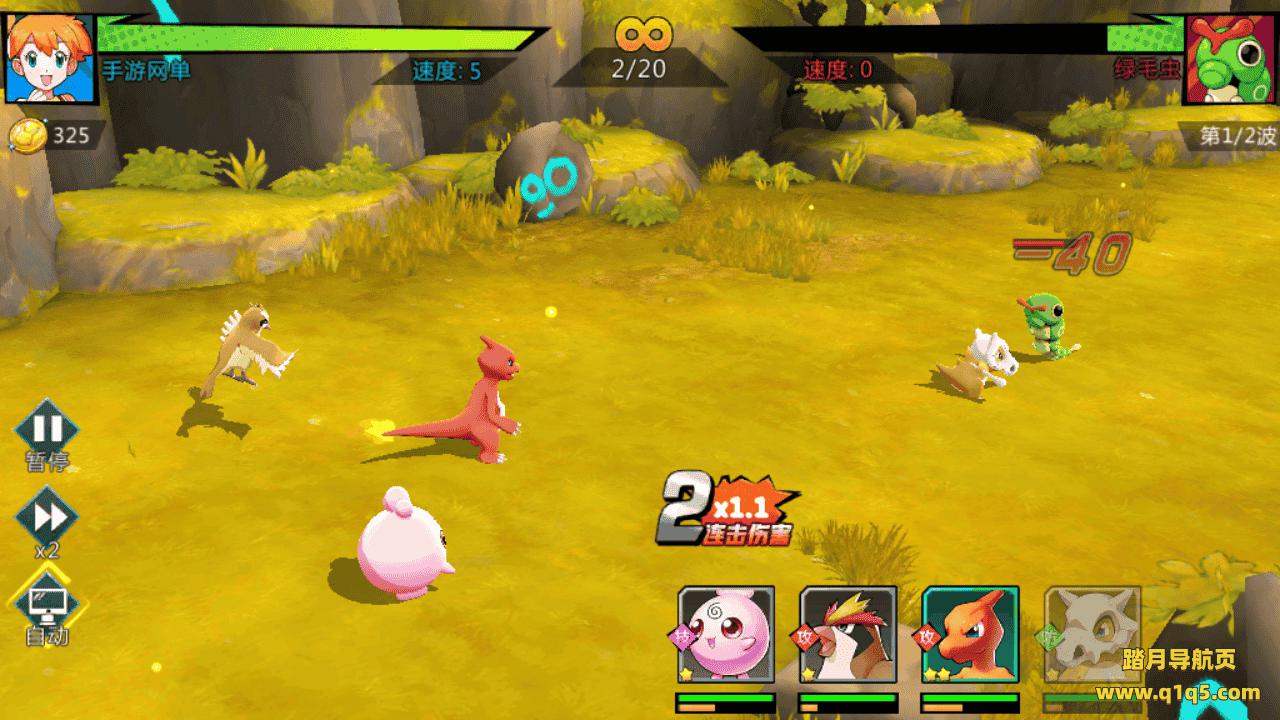The image size is (1280, 720).
Task: Activate Pidgeotto's skill portrait
Action: [x=848, y=634]
